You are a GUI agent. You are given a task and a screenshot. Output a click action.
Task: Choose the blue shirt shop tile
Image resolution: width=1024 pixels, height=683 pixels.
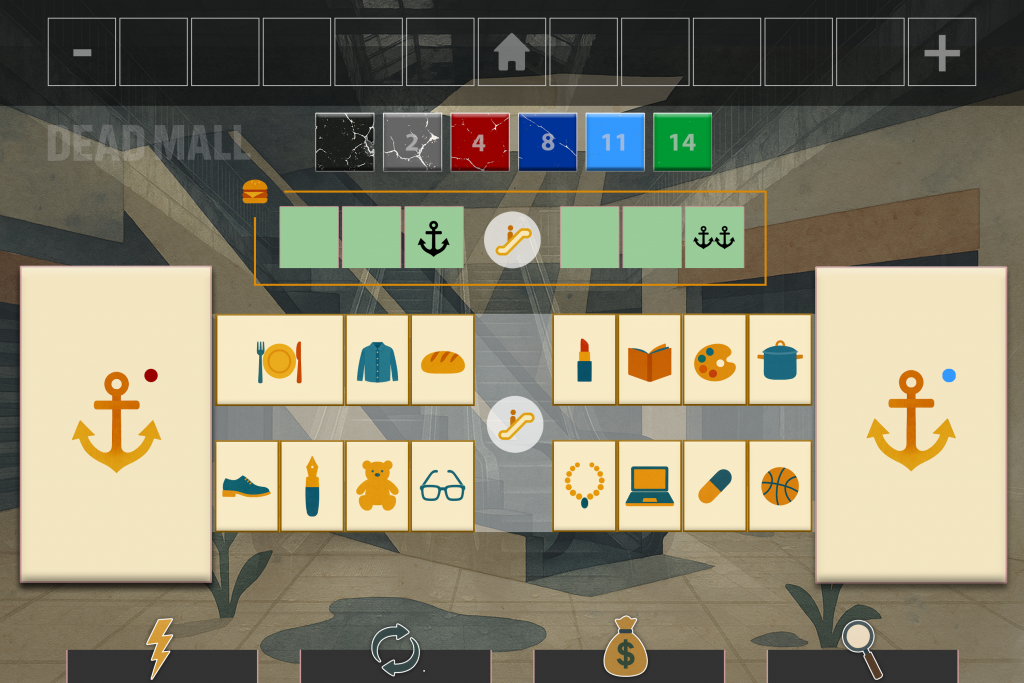pyautogui.click(x=377, y=360)
